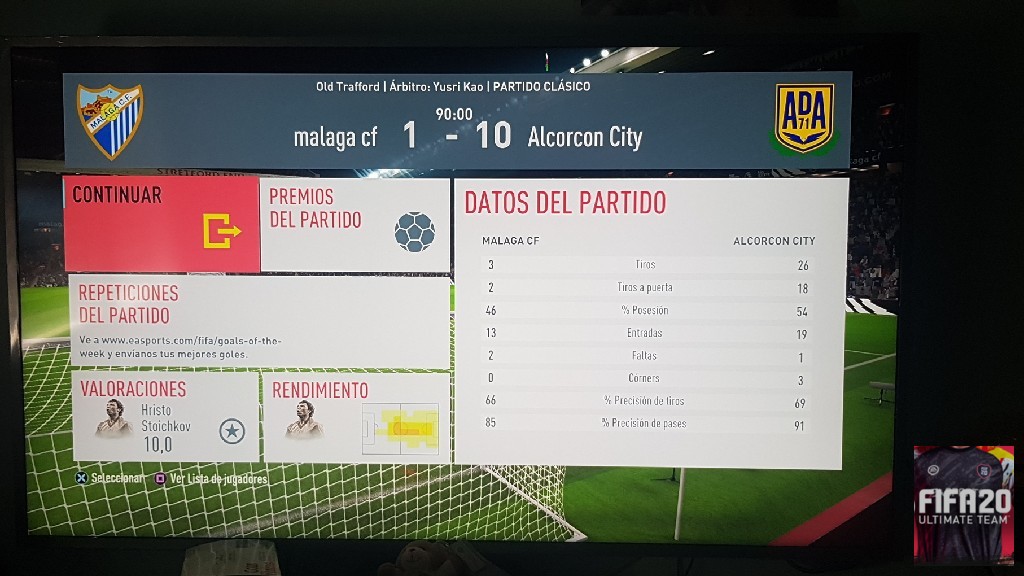This screenshot has height=576, width=1024.
Task: Click the FIFA 20 Ultimate Team thumbnail
Action: point(963,505)
